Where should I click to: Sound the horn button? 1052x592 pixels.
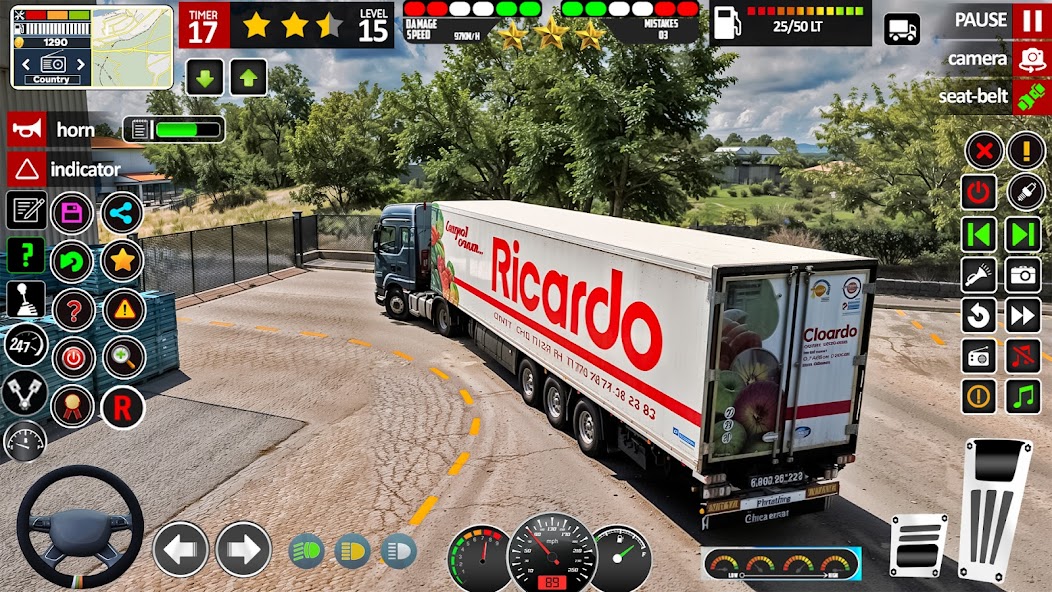coord(27,129)
